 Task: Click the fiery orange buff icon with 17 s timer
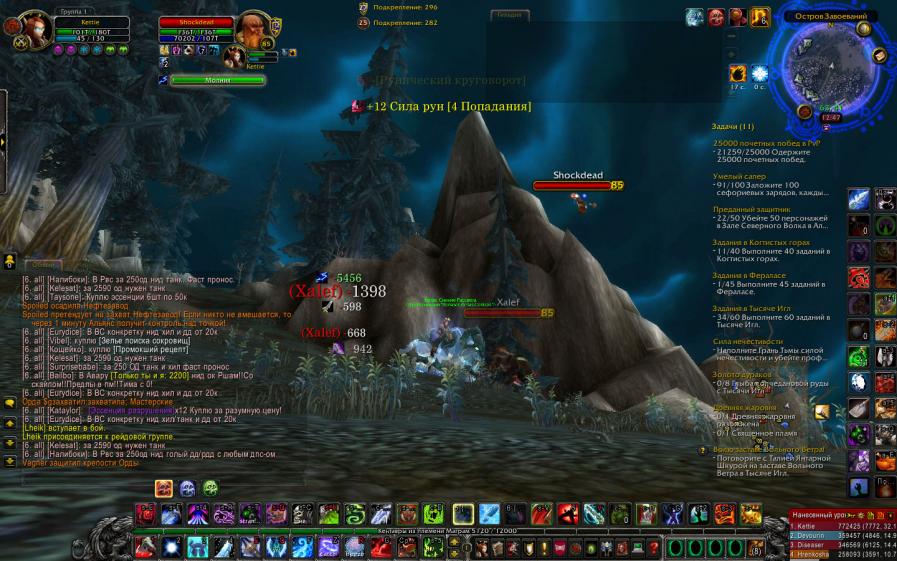point(738,74)
